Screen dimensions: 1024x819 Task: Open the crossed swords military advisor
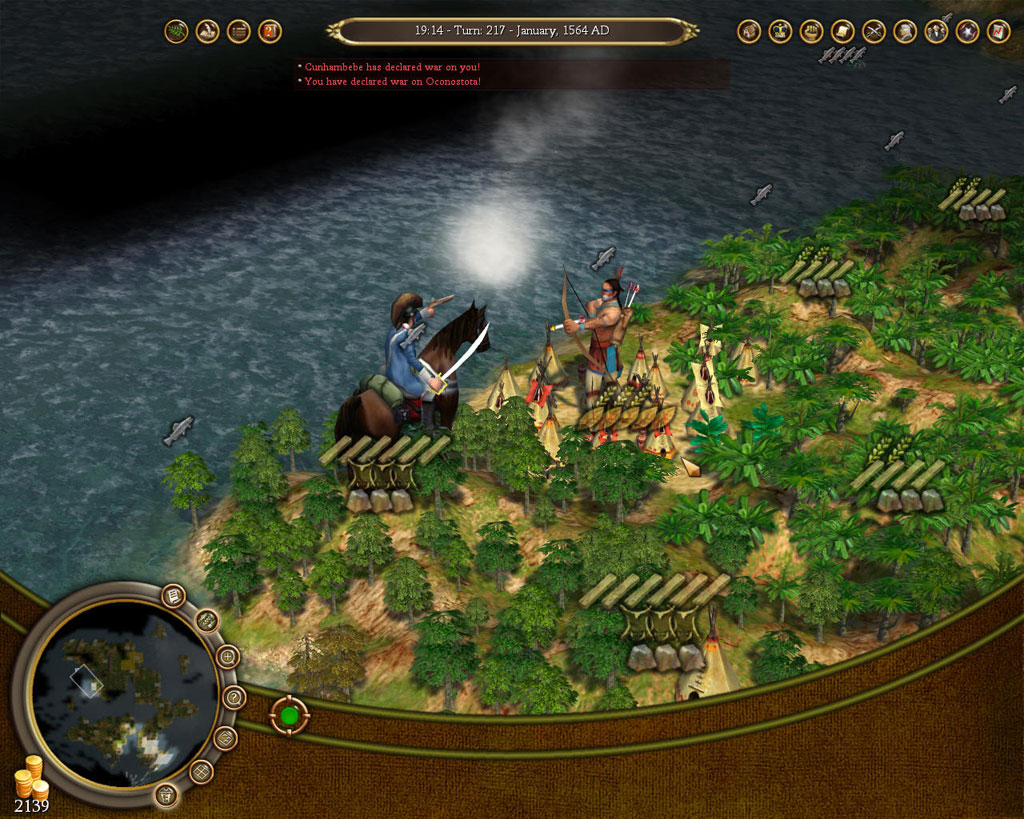point(873,31)
